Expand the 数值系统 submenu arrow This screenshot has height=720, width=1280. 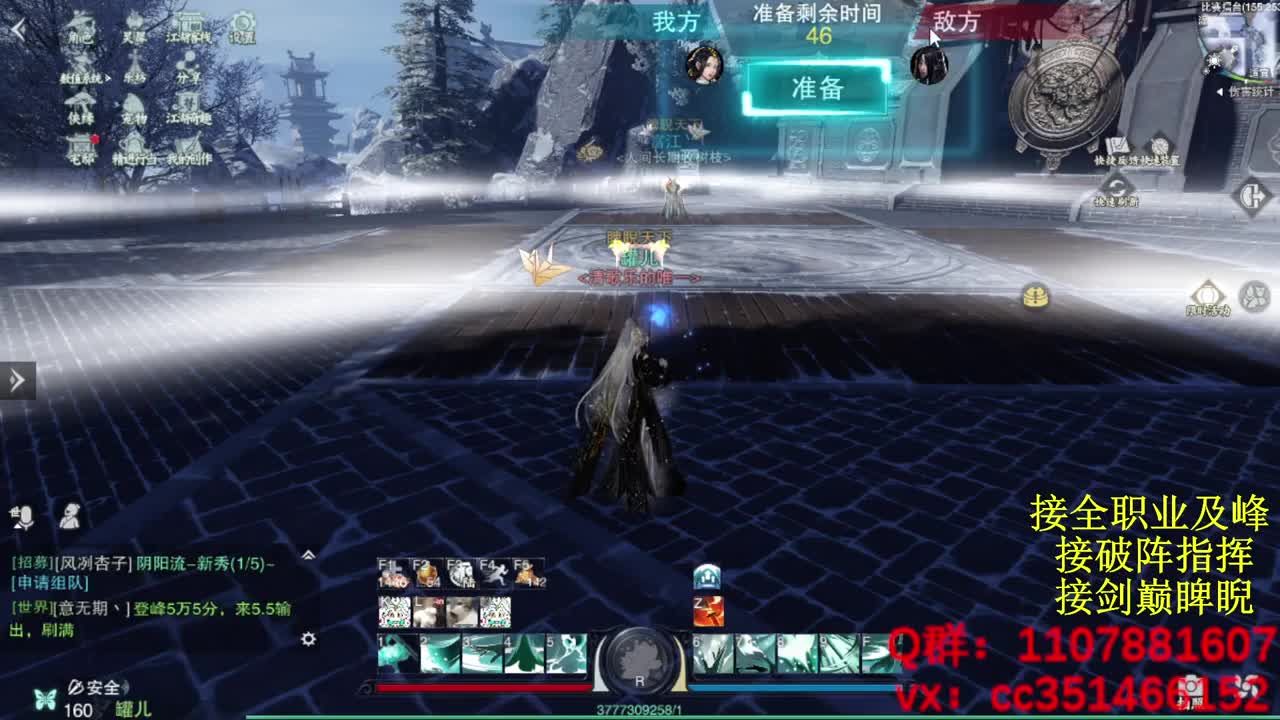108,77
